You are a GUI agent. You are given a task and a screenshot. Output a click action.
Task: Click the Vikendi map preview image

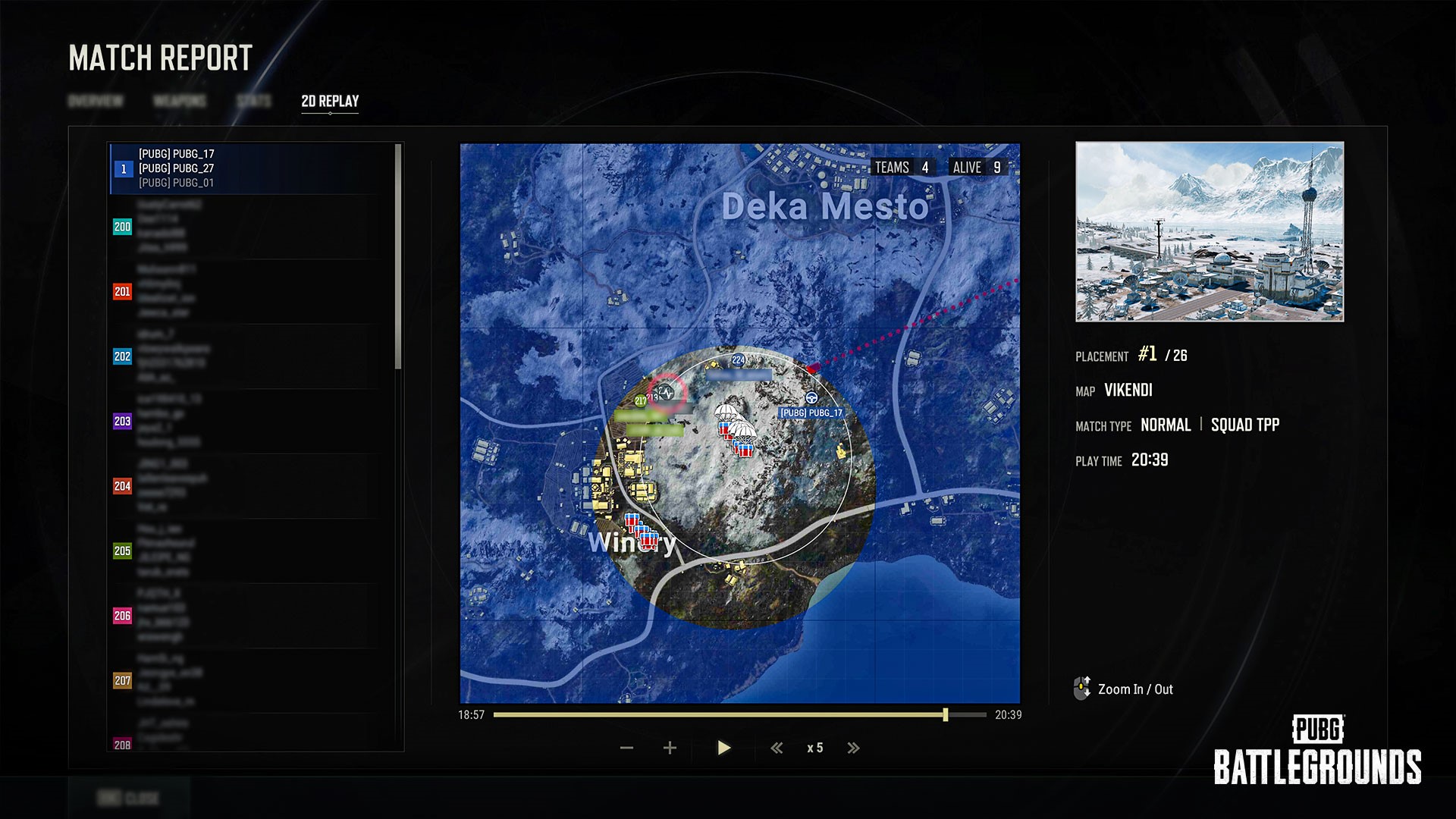pos(1210,231)
